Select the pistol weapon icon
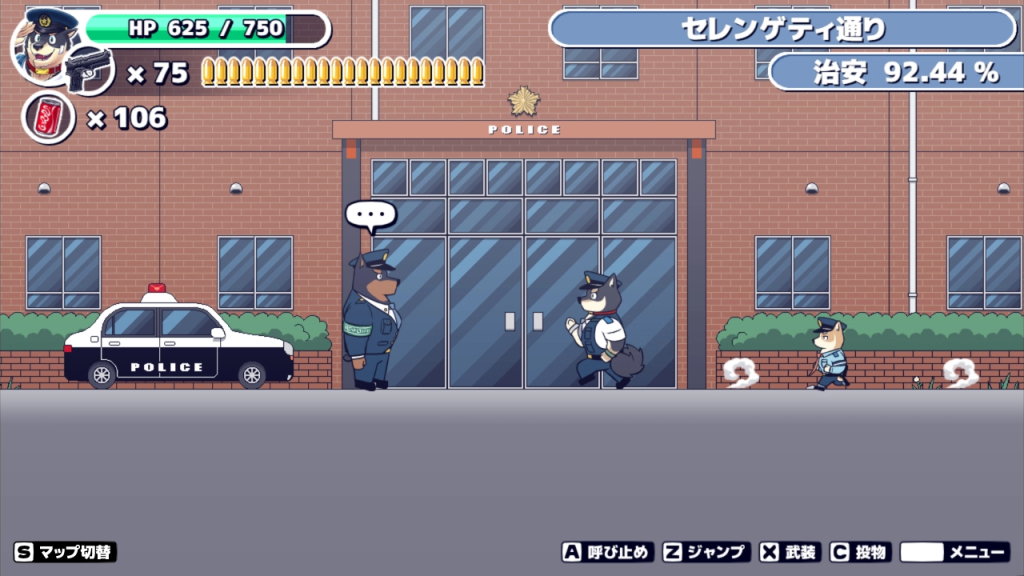The image size is (1024, 576). 90,69
